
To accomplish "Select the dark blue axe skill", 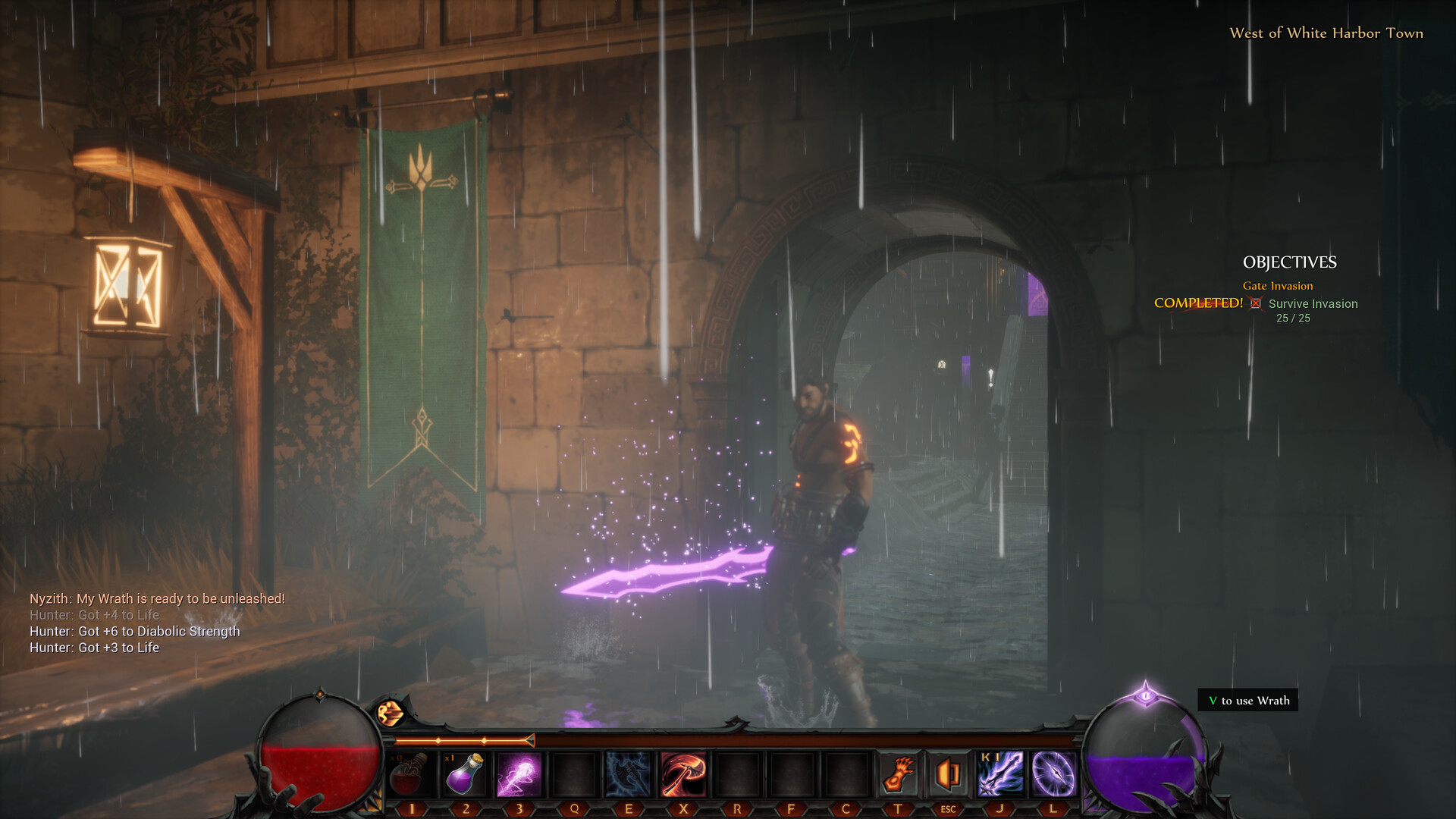I will [628, 774].
